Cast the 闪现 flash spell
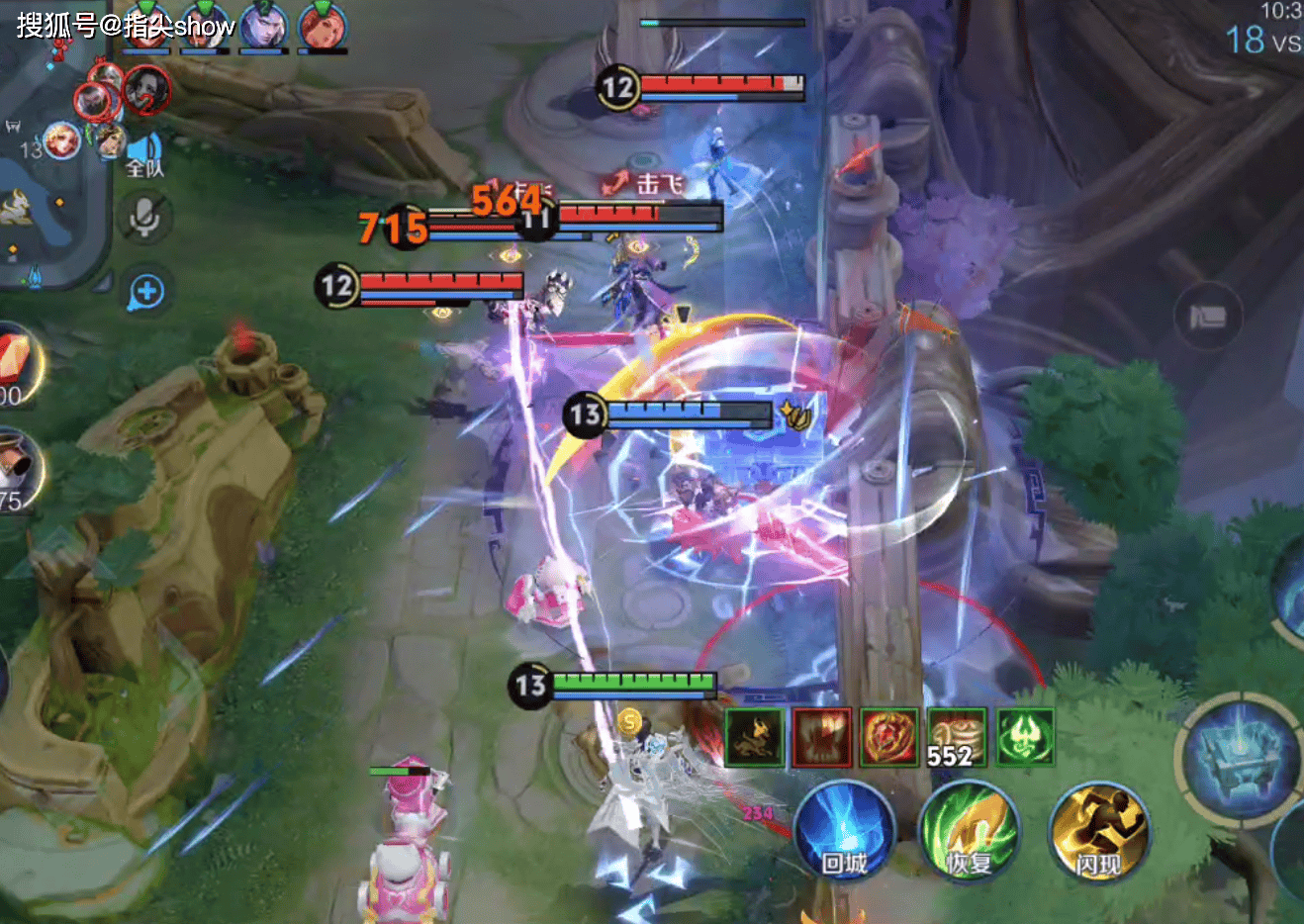1304x924 pixels. tap(1098, 831)
